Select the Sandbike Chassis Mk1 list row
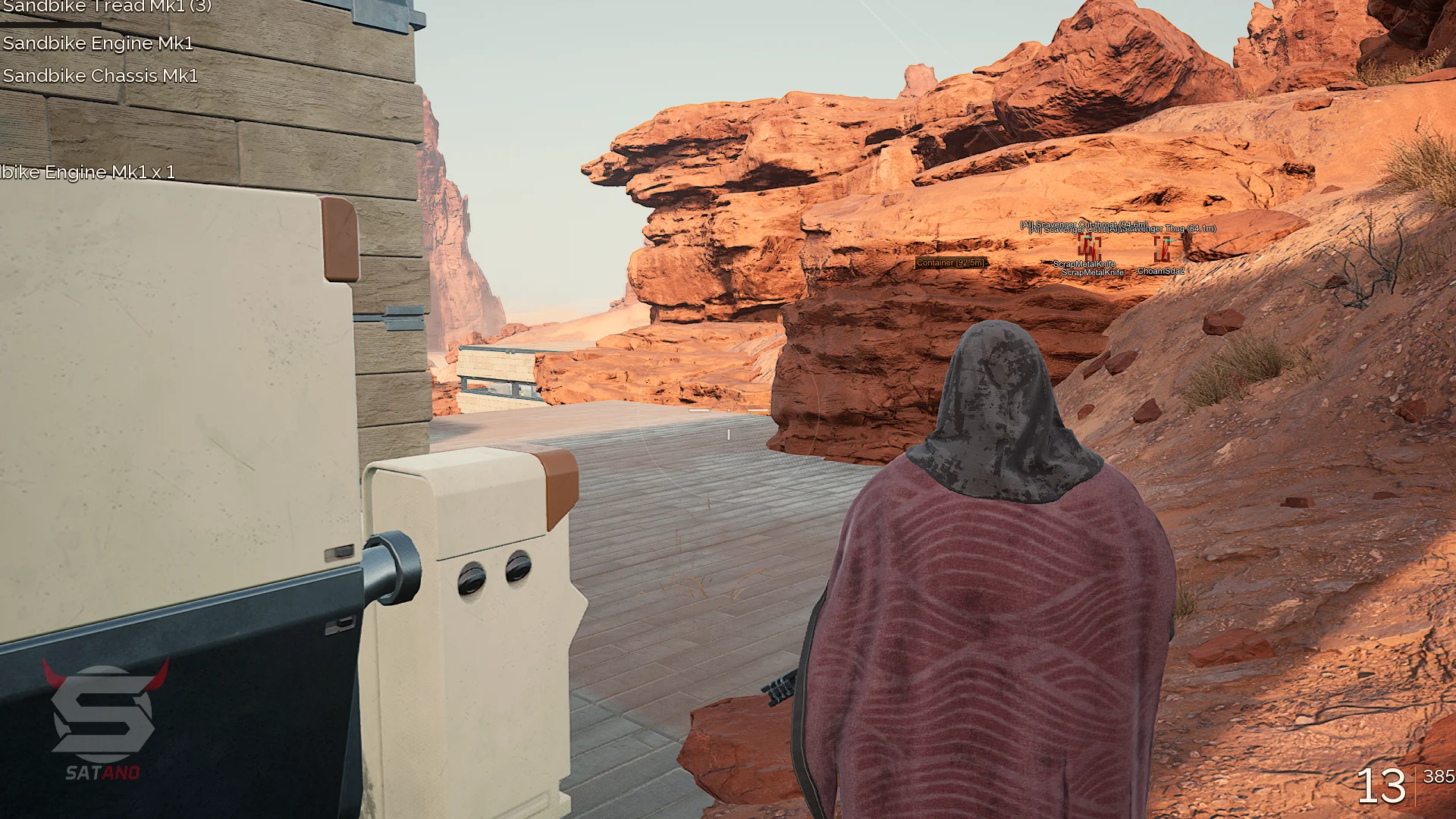Image resolution: width=1456 pixels, height=819 pixels. 100,76
